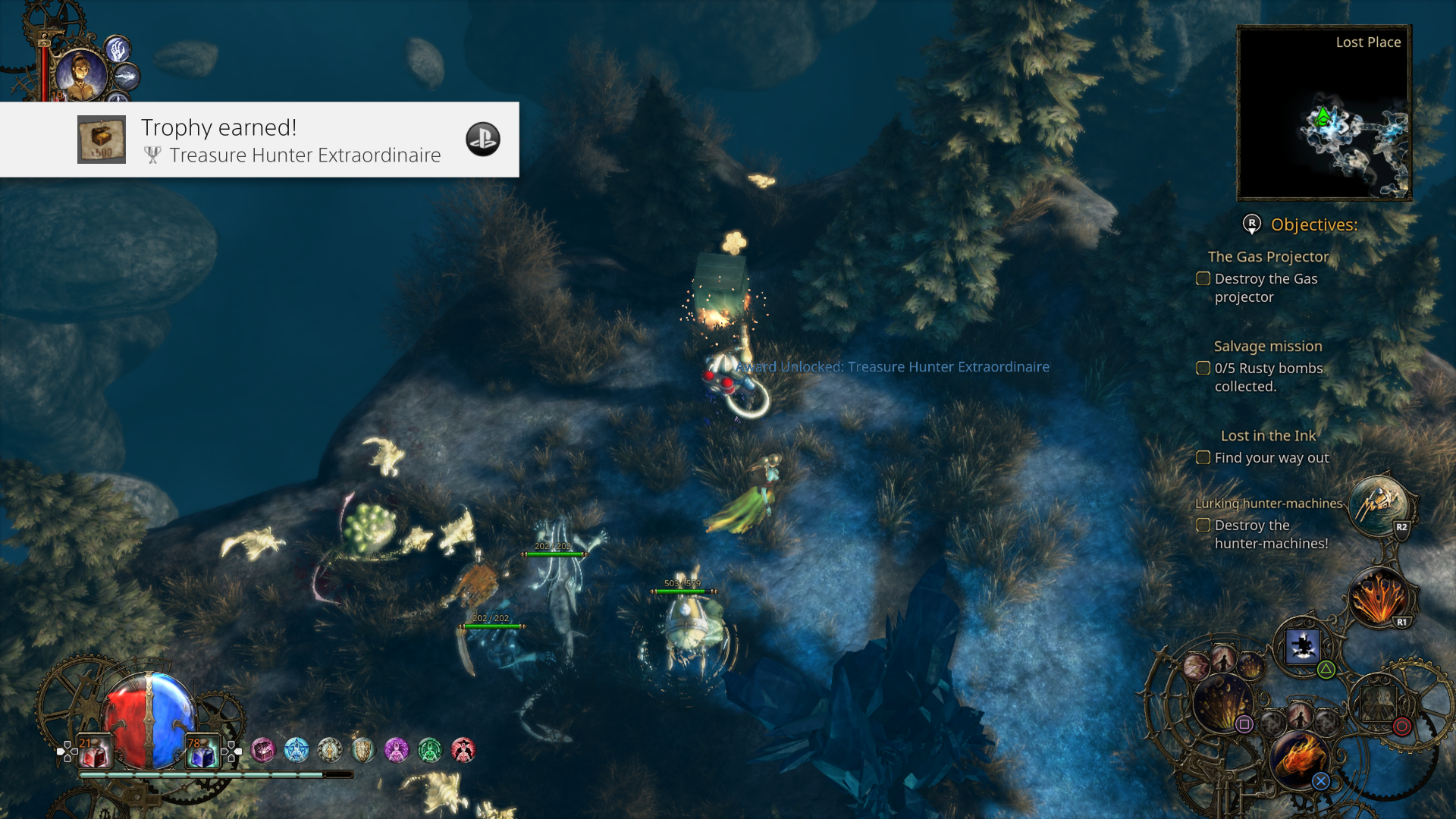Tick the Rusty bombs collected checkbox
Image resolution: width=1456 pixels, height=819 pixels.
pos(1203,369)
